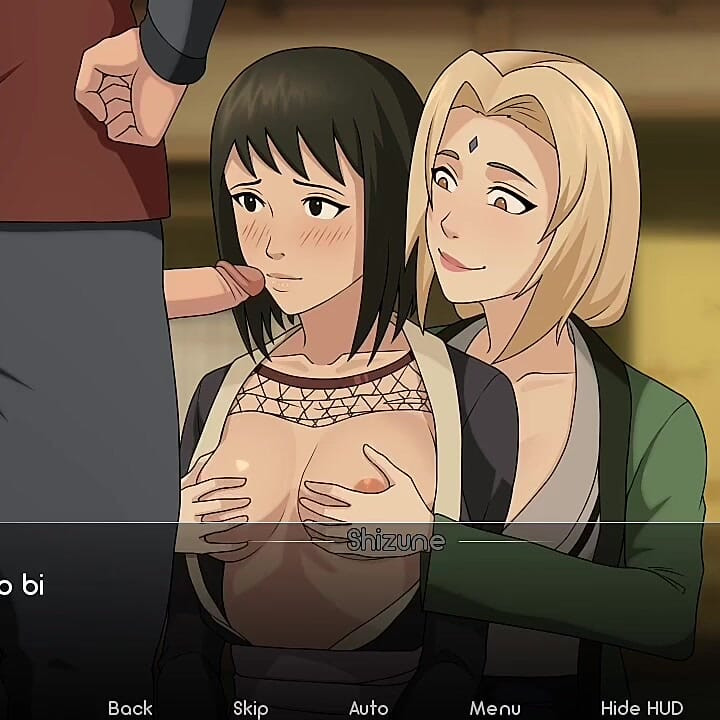Go back to the previous dialogue line

click(x=130, y=708)
